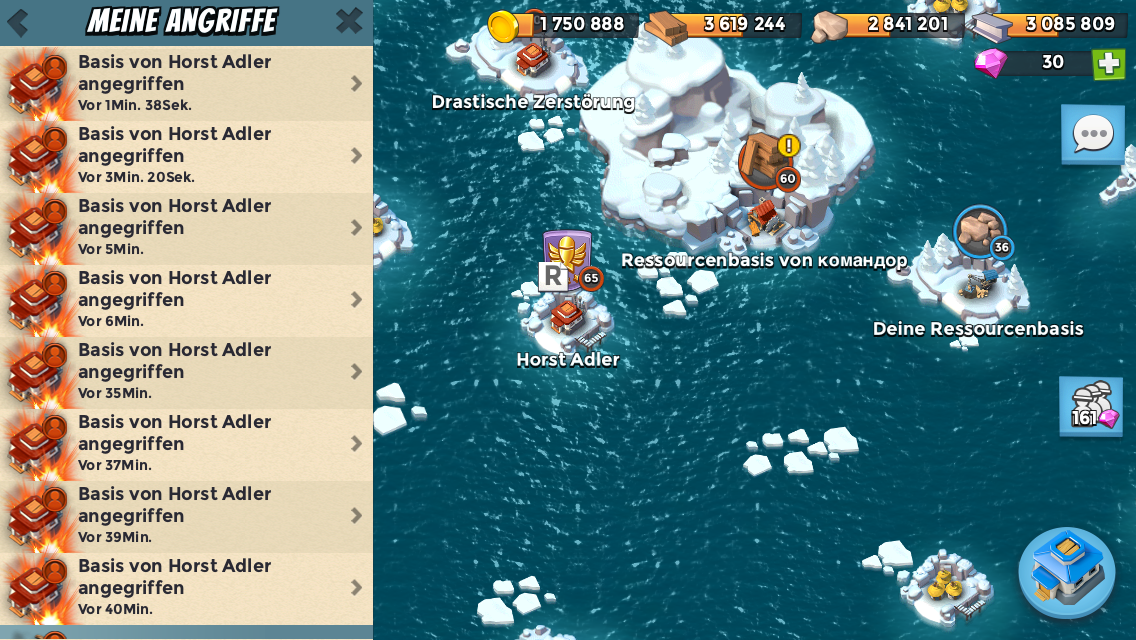The height and width of the screenshot is (640, 1136).
Task: Return to home base building button
Action: 1066,573
